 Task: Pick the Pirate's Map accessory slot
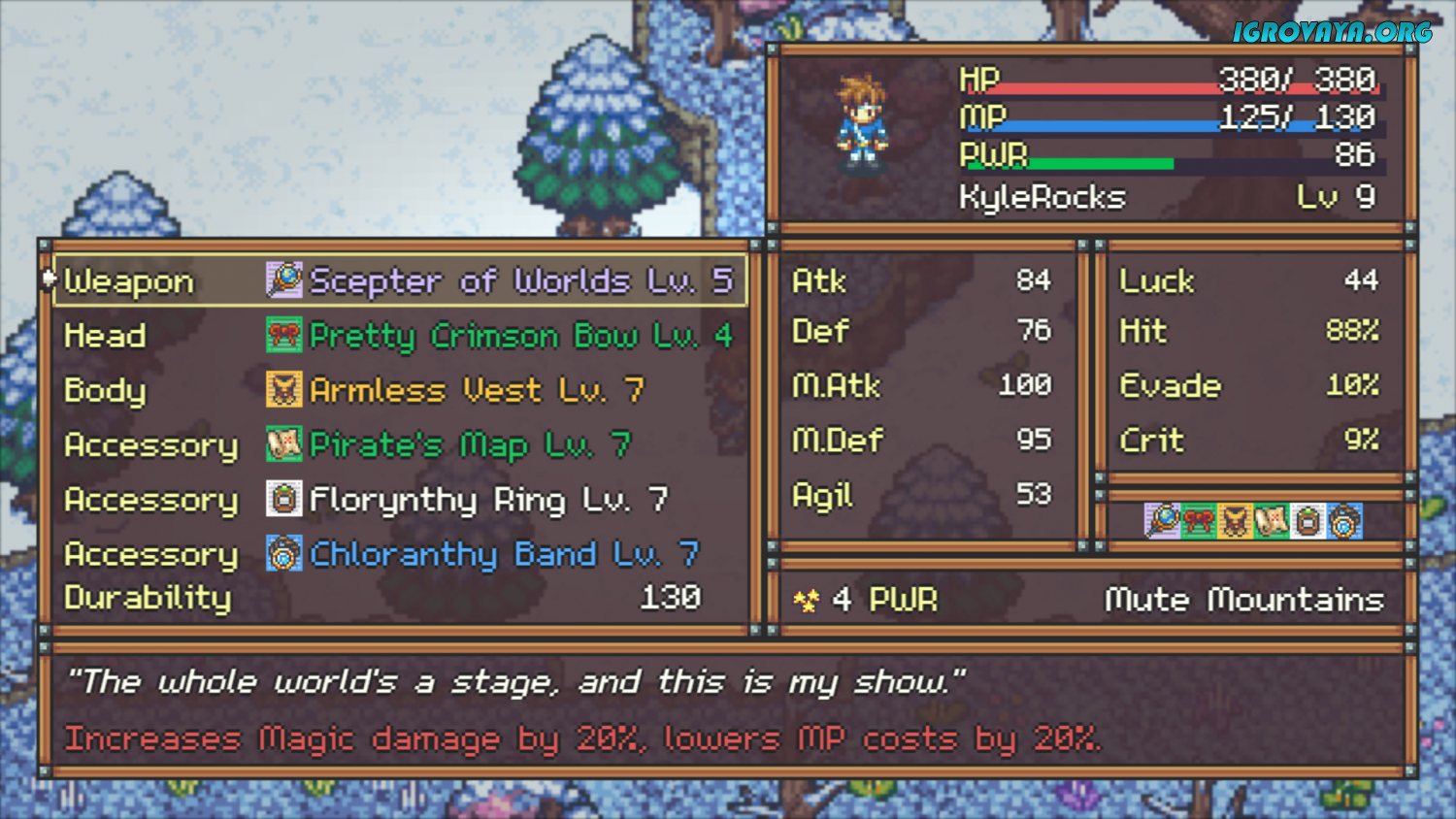pyautogui.click(x=398, y=445)
